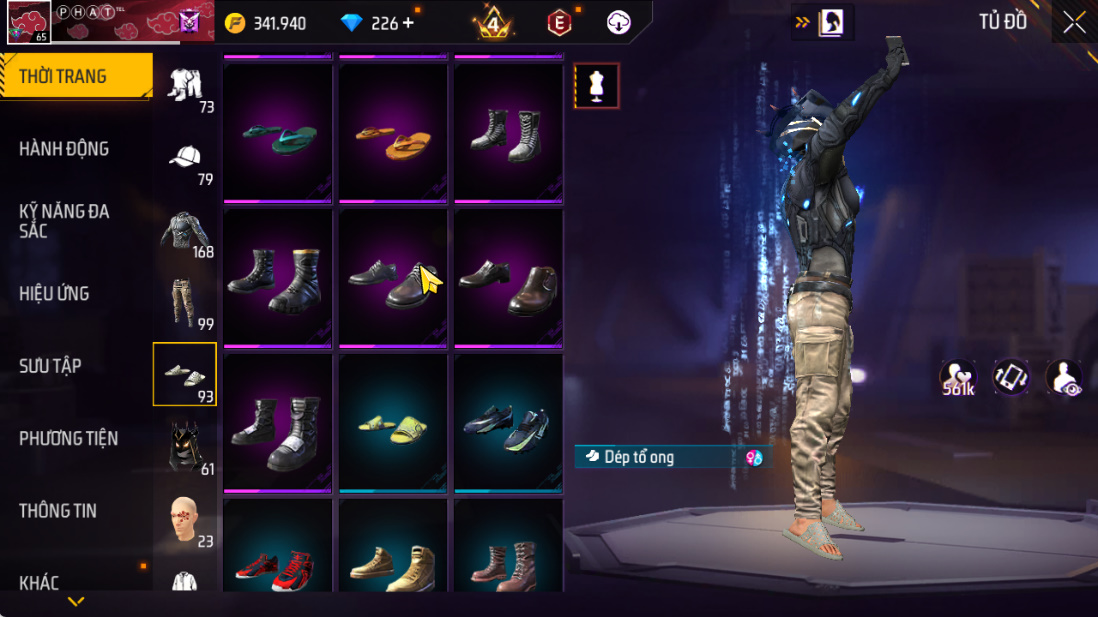
Task: Select the orange flip-flops item
Action: [x=394, y=132]
